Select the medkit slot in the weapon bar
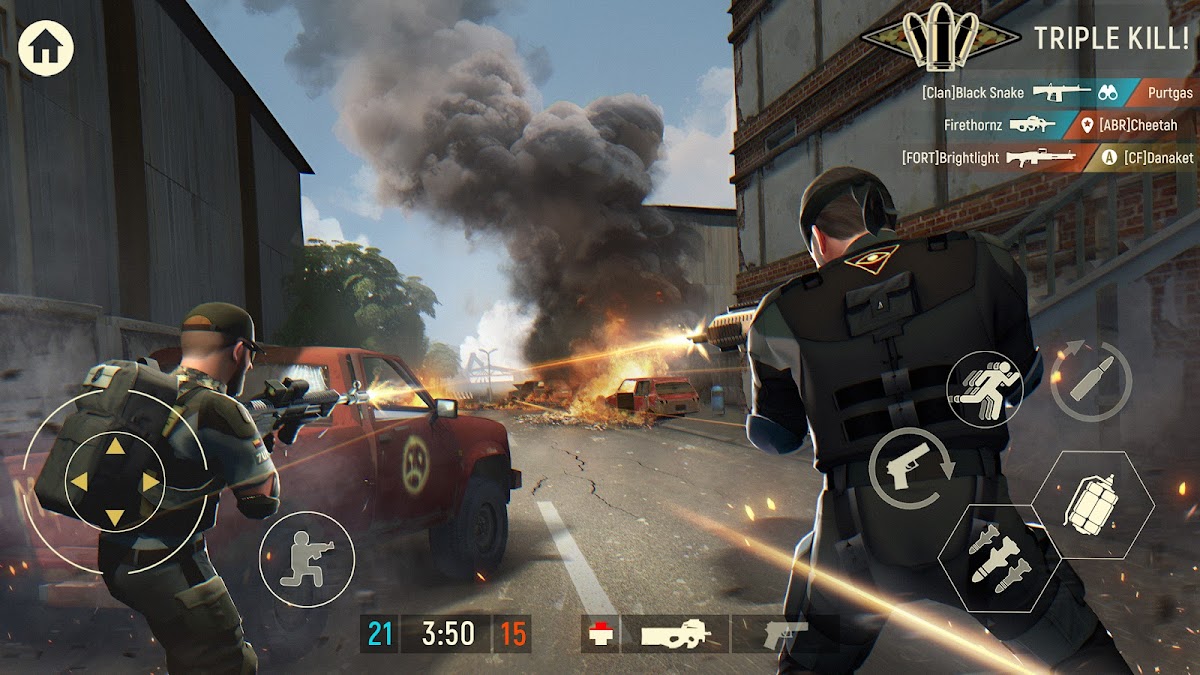 click(x=600, y=633)
